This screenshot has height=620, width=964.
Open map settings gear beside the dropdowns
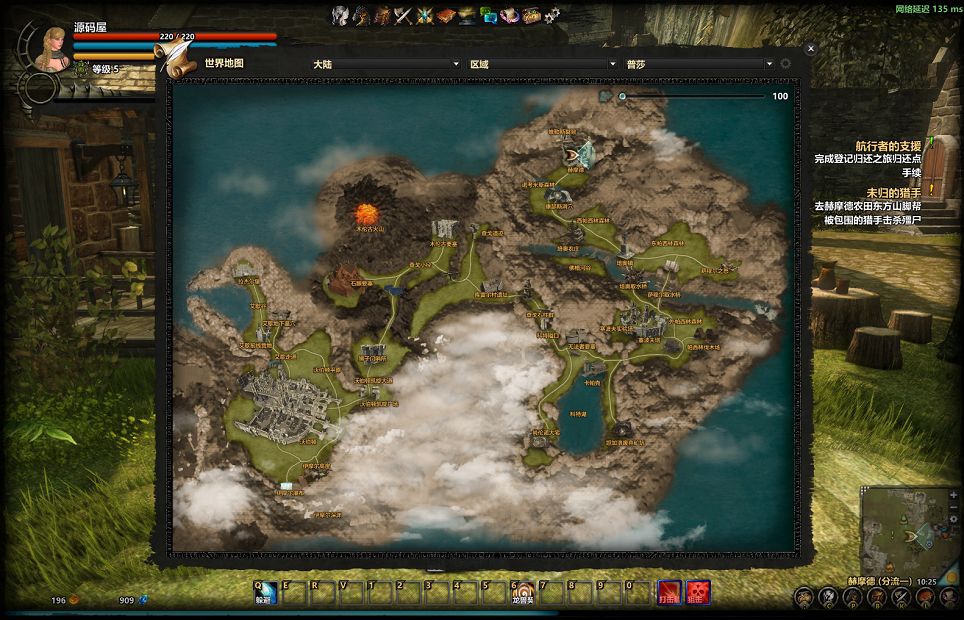point(785,64)
